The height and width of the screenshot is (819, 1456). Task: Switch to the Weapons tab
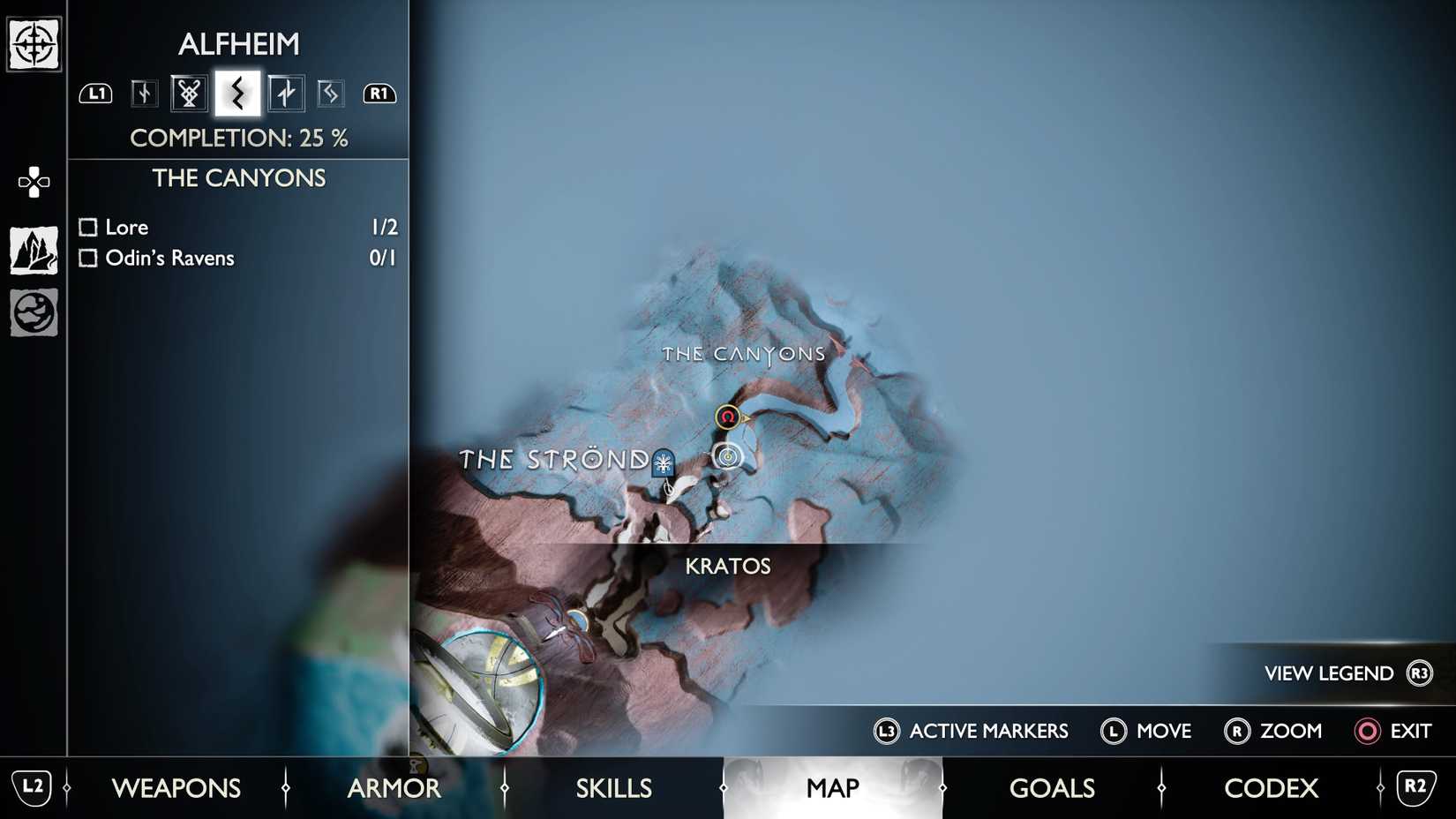point(176,788)
